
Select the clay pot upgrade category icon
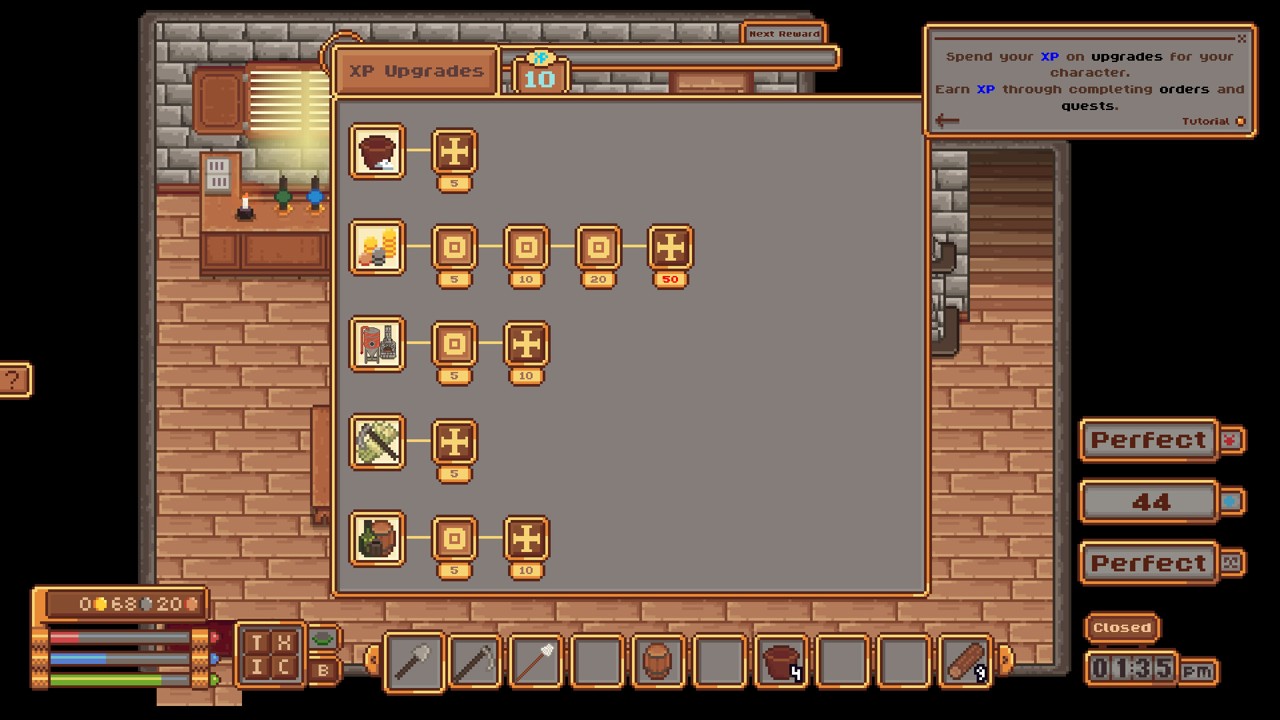click(x=377, y=152)
